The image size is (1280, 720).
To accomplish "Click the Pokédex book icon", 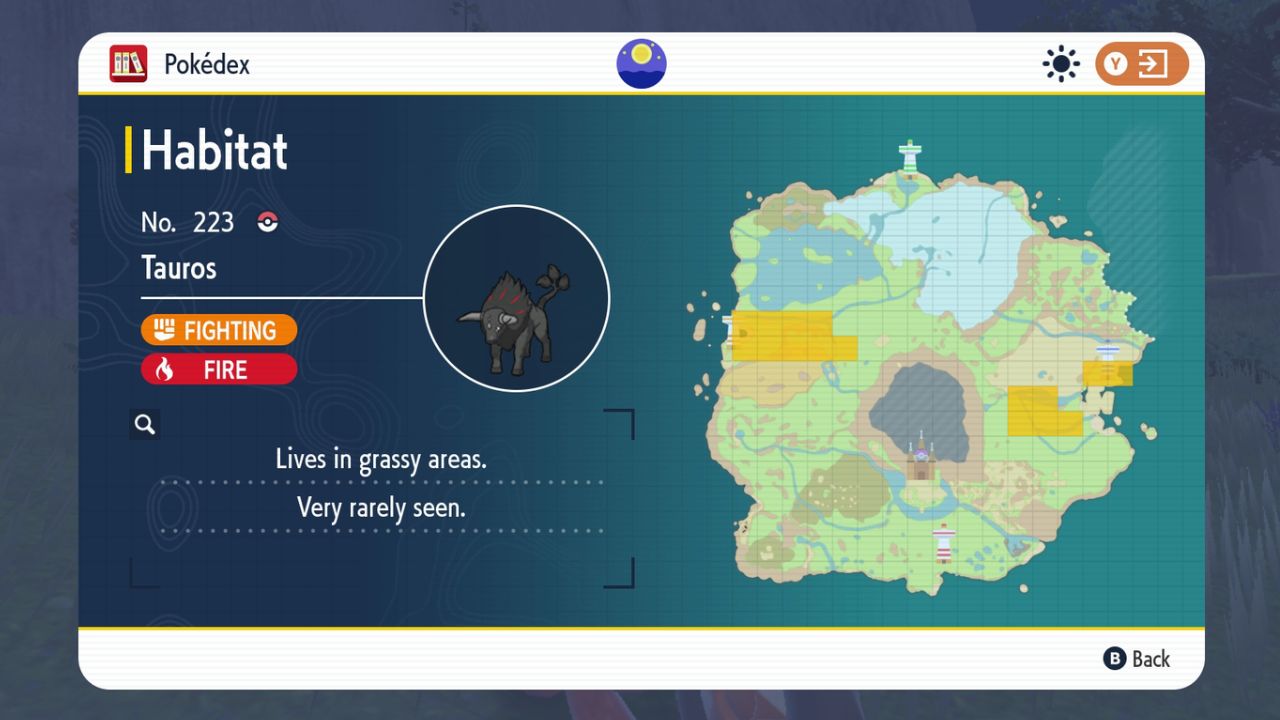I will [x=127, y=63].
